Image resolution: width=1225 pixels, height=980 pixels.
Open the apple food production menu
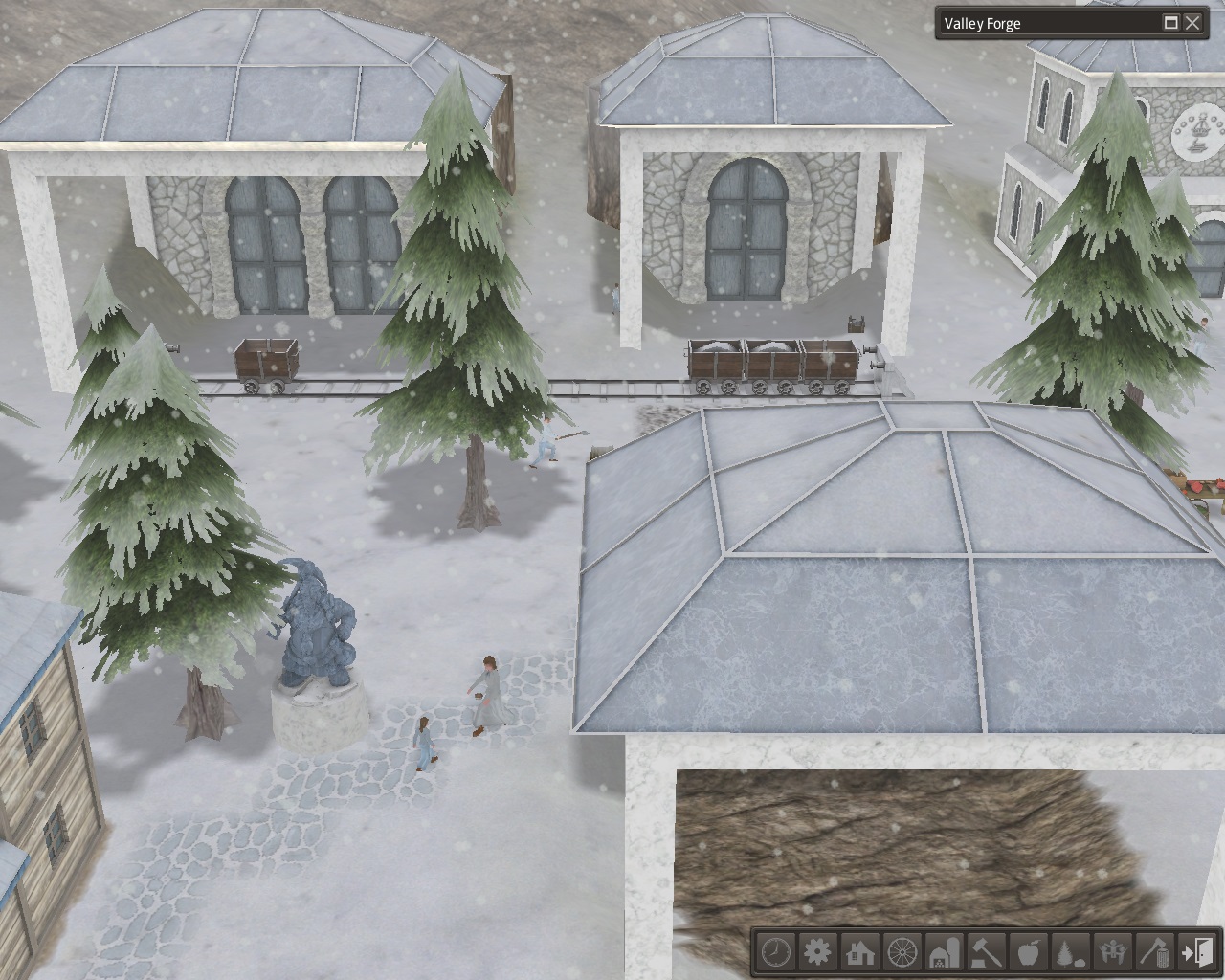pyautogui.click(x=1029, y=952)
